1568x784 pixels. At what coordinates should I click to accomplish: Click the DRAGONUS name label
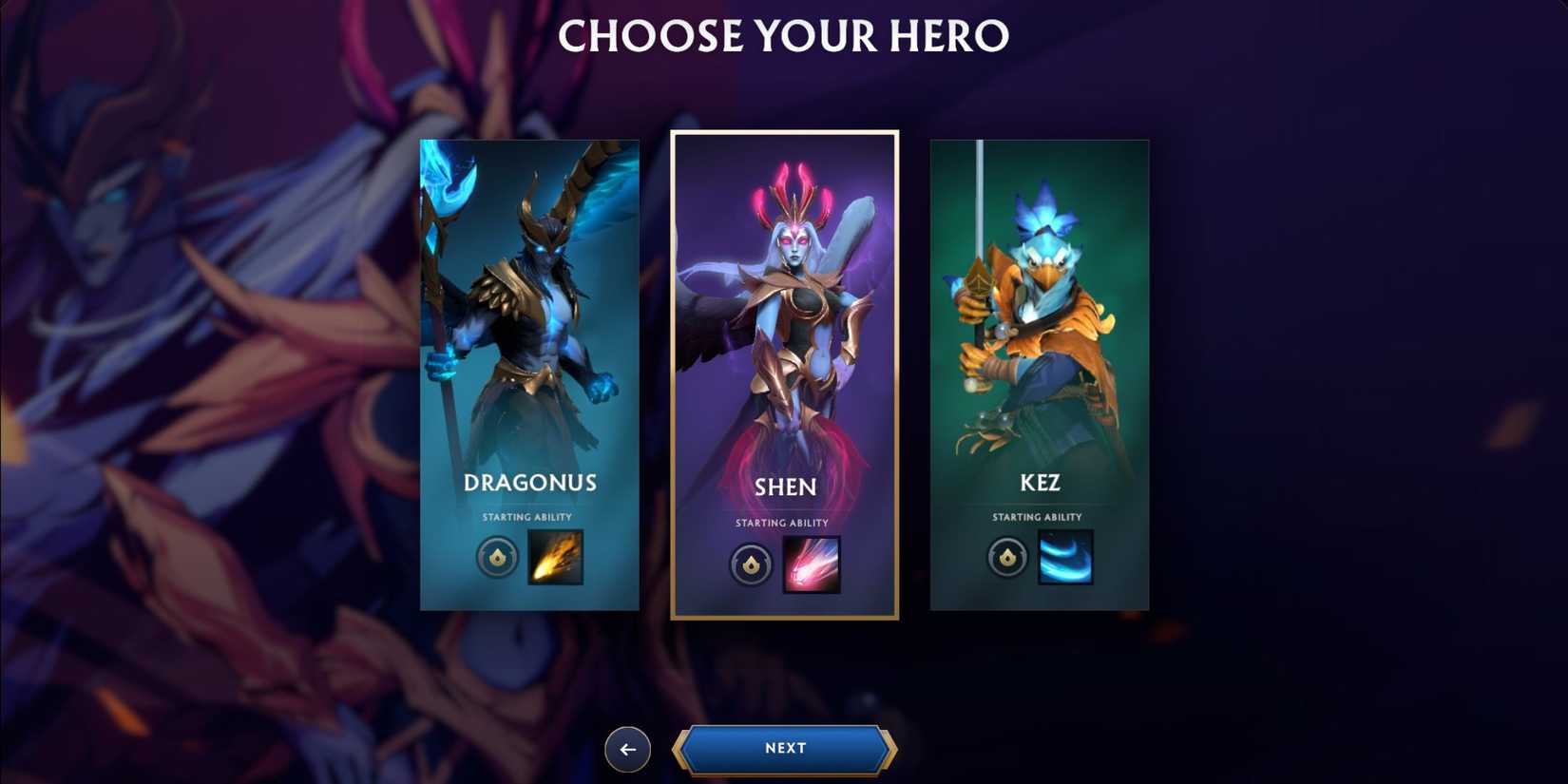click(529, 483)
